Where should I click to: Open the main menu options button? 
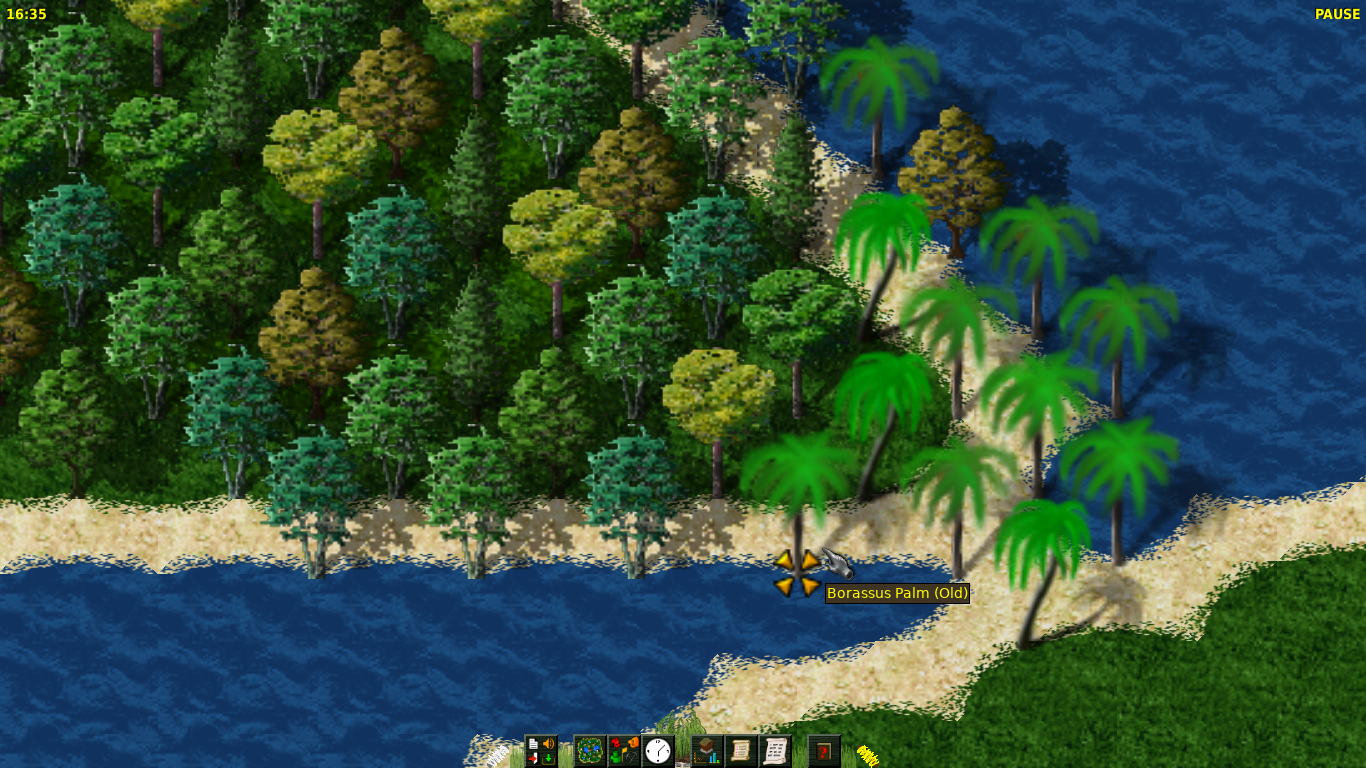[541, 751]
